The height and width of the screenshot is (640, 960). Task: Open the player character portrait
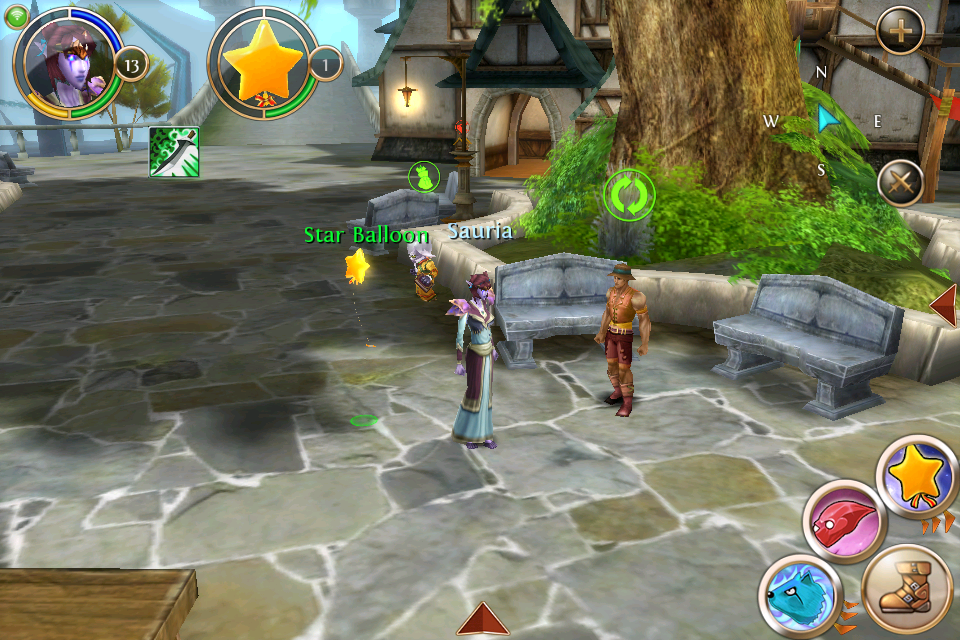62,63
